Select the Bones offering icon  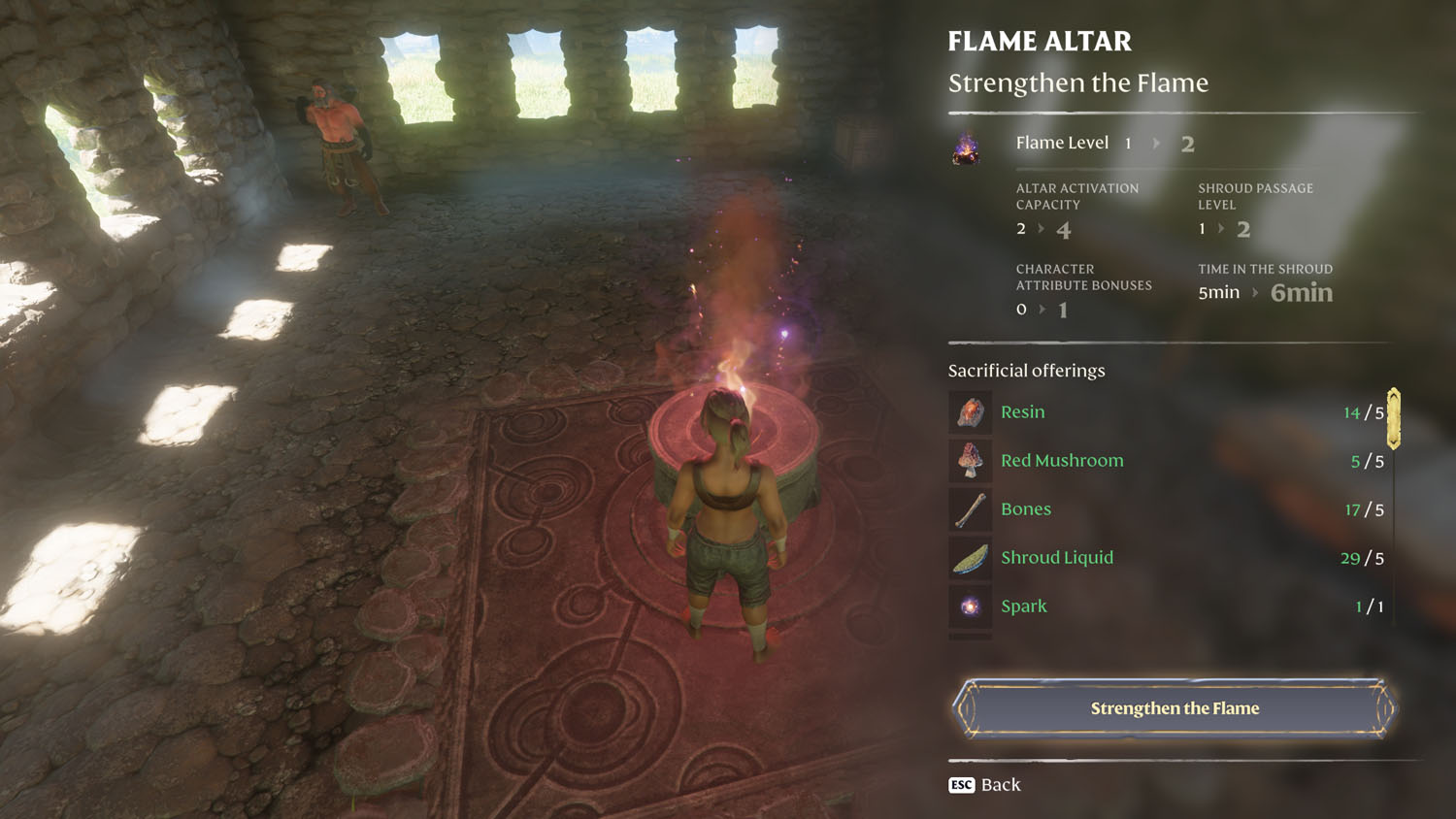coord(968,508)
